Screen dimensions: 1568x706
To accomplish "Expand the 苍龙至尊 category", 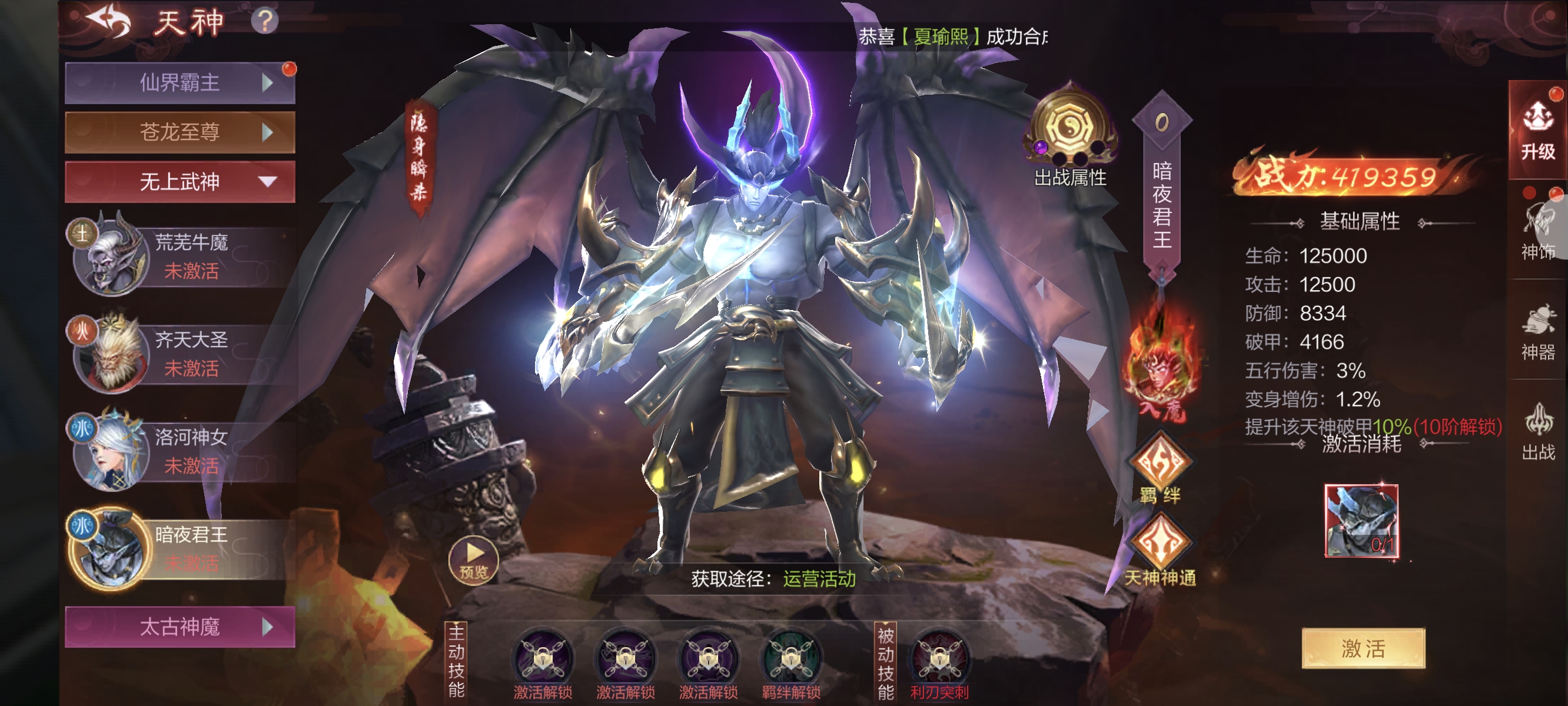I will tap(180, 132).
